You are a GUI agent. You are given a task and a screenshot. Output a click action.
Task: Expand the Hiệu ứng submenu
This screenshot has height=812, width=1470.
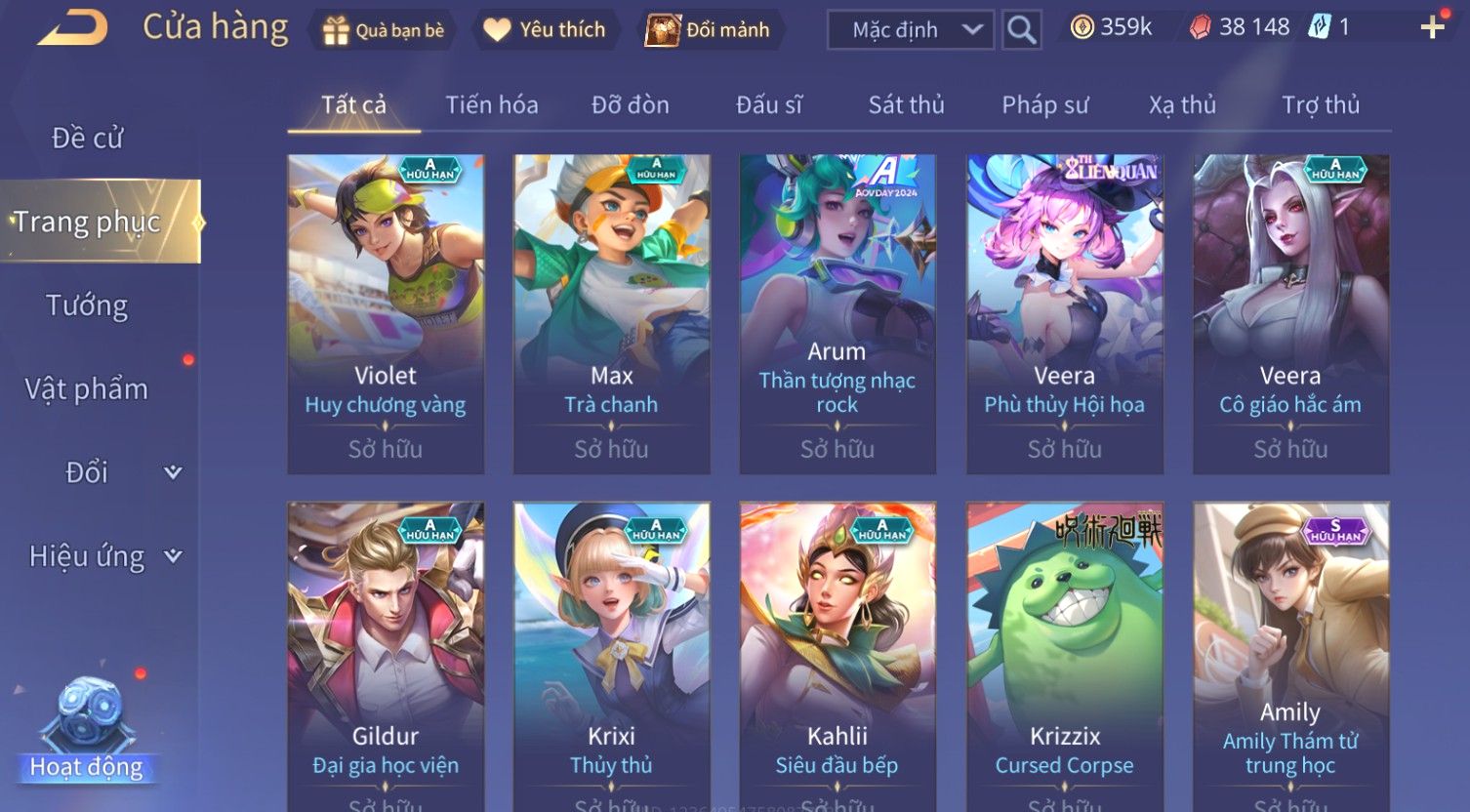[x=104, y=556]
